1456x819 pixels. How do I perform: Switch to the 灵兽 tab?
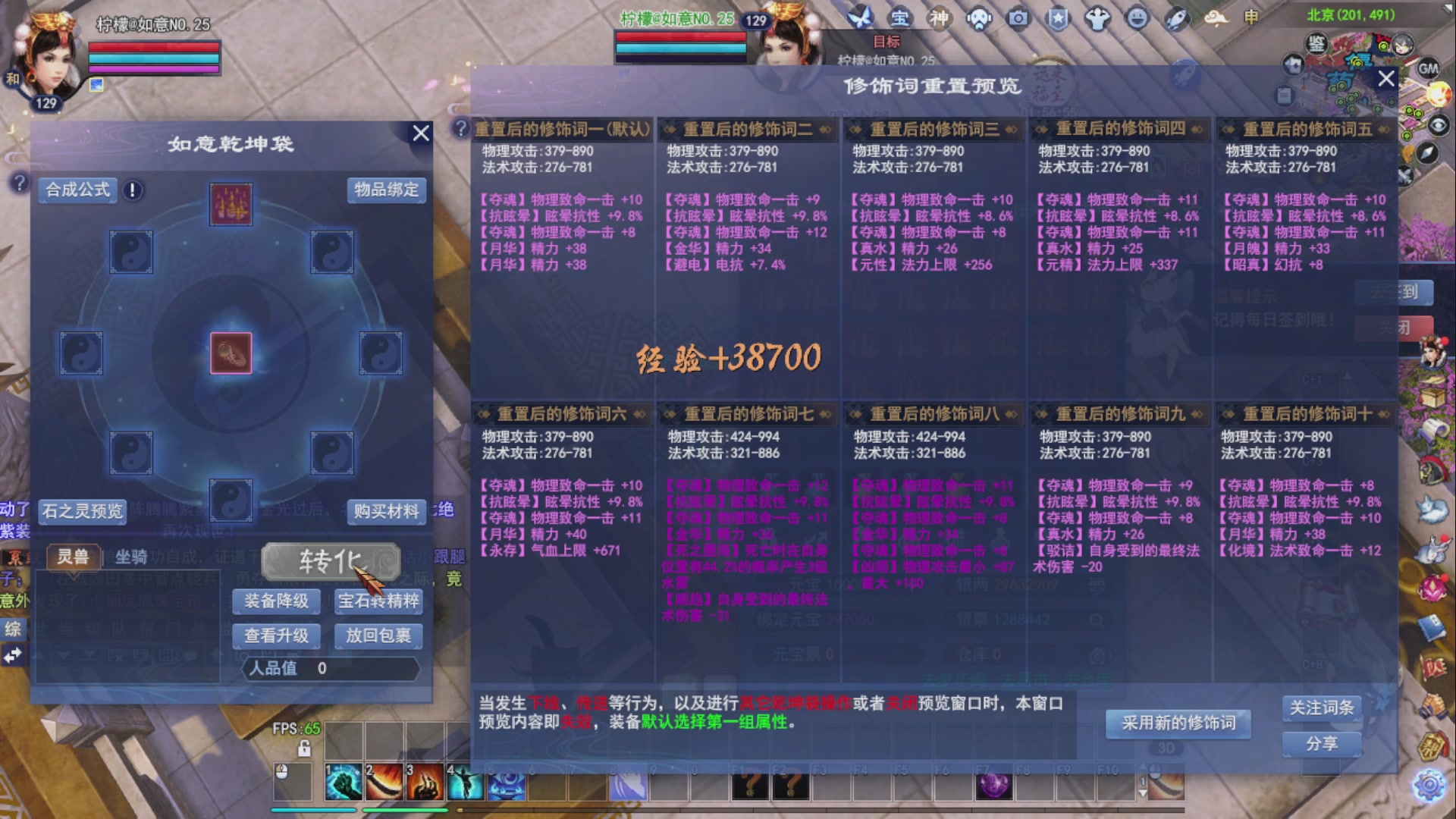click(75, 556)
